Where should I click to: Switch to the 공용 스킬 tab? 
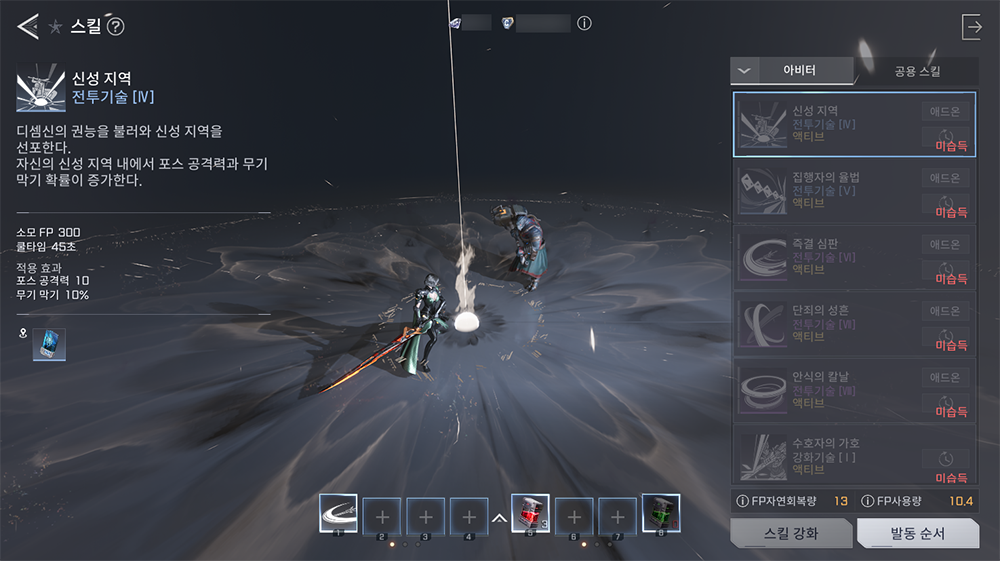pos(916,71)
